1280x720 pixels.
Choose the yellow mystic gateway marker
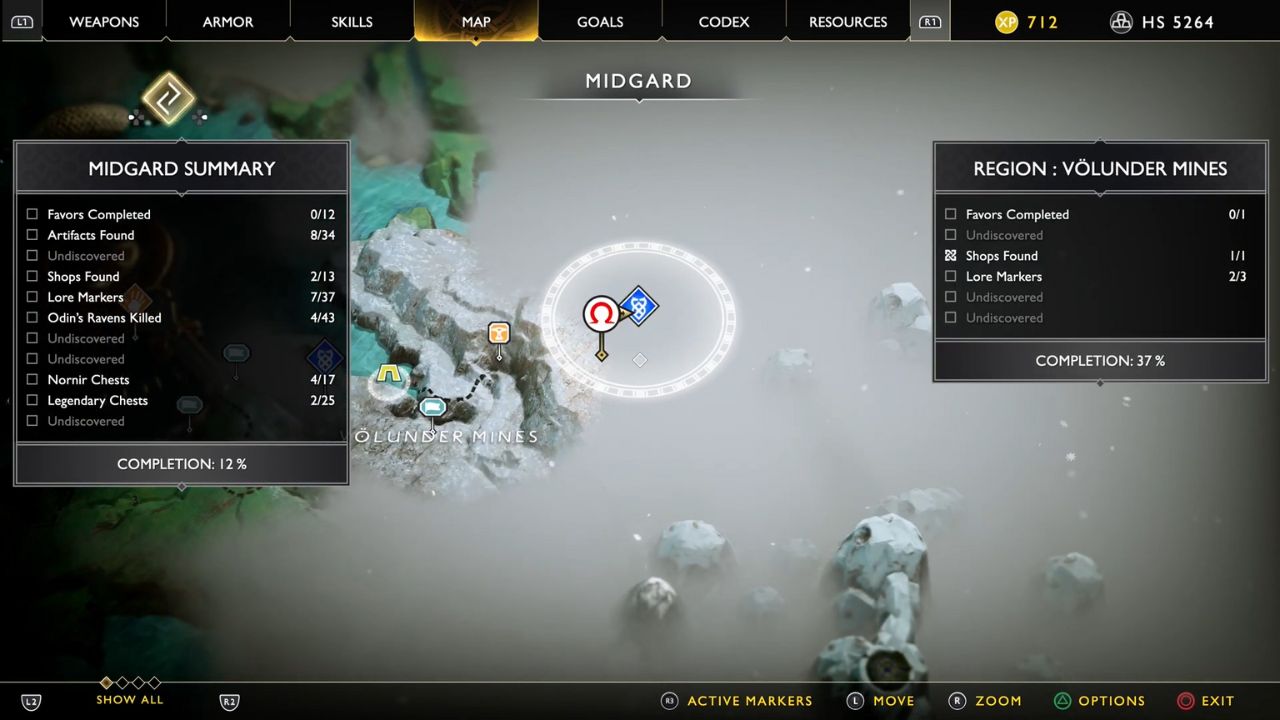point(389,376)
